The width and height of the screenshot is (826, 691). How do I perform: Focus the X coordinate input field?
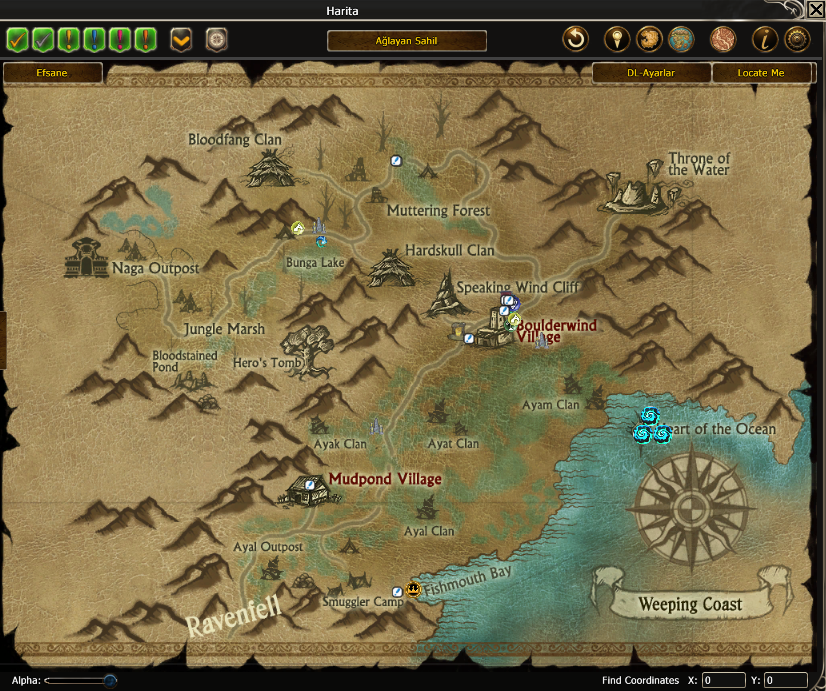(x=723, y=680)
